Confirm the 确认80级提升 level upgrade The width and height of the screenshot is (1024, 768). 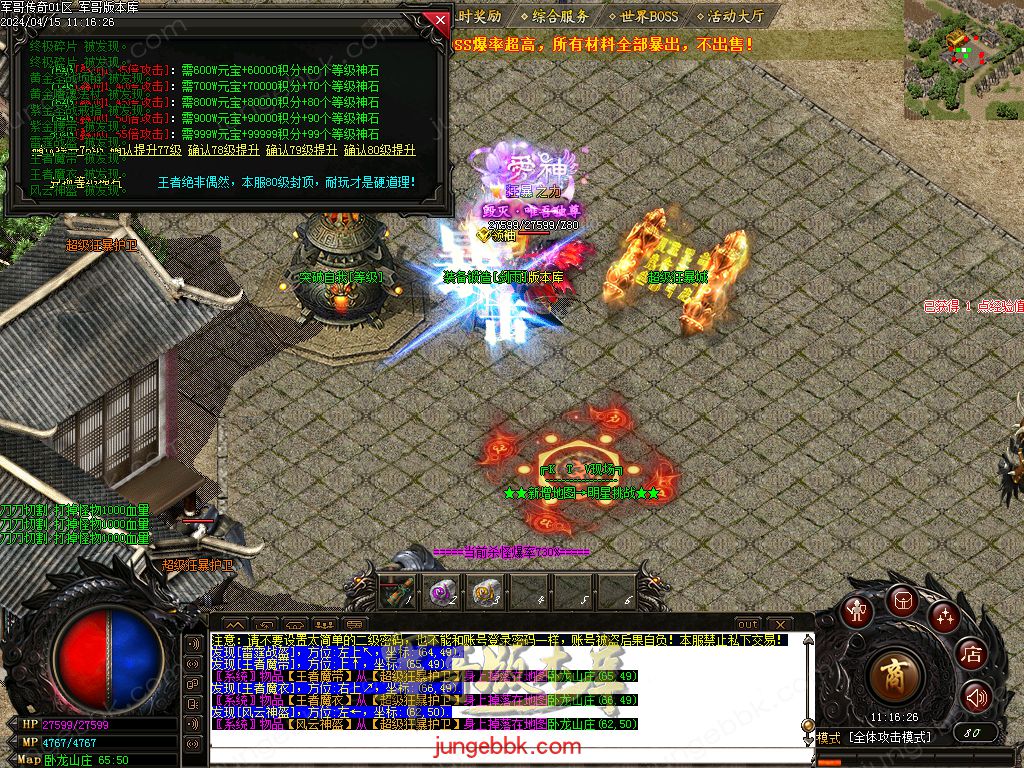click(x=379, y=151)
